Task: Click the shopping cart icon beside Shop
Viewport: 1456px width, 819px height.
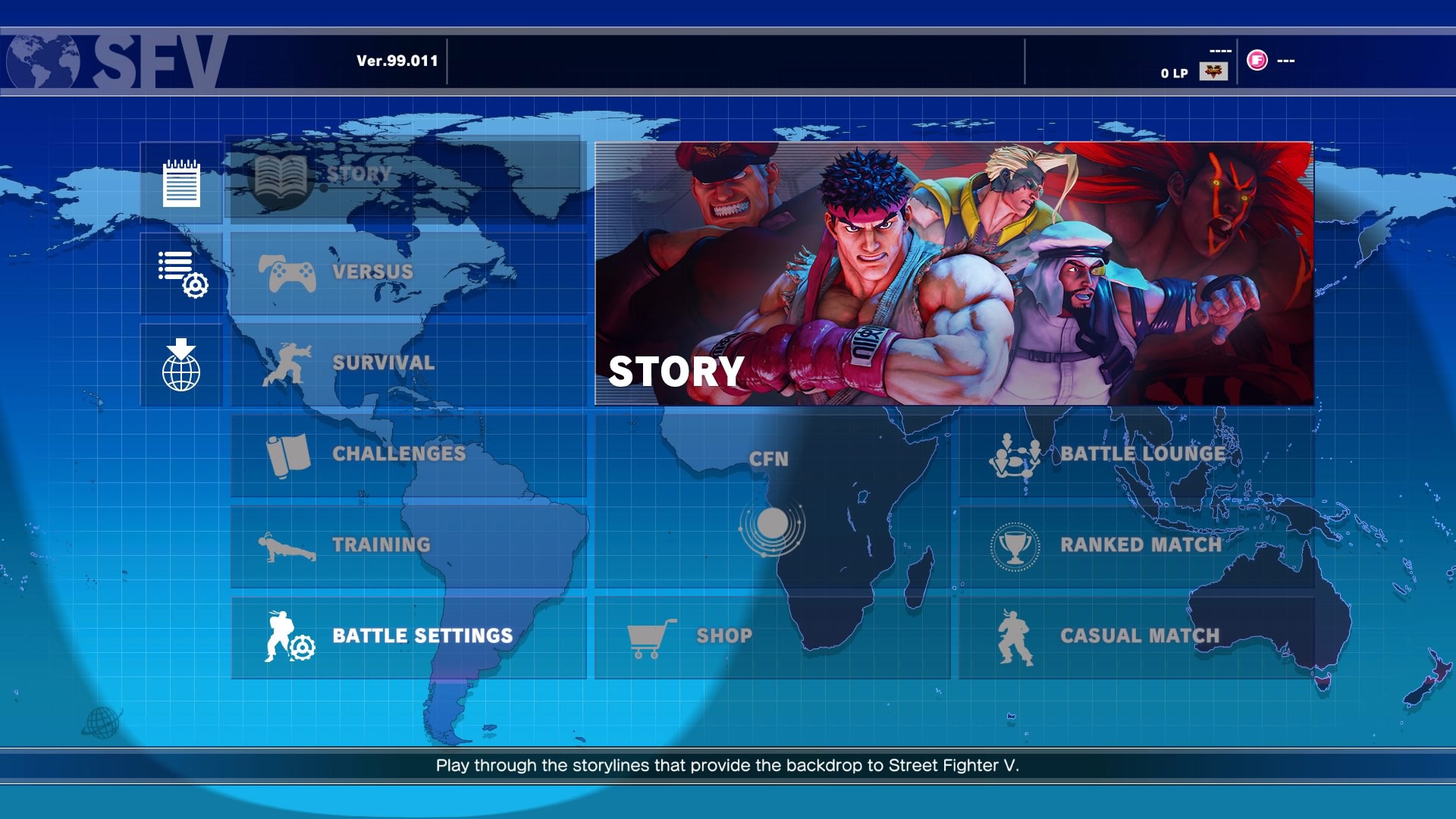Action: pos(648,635)
